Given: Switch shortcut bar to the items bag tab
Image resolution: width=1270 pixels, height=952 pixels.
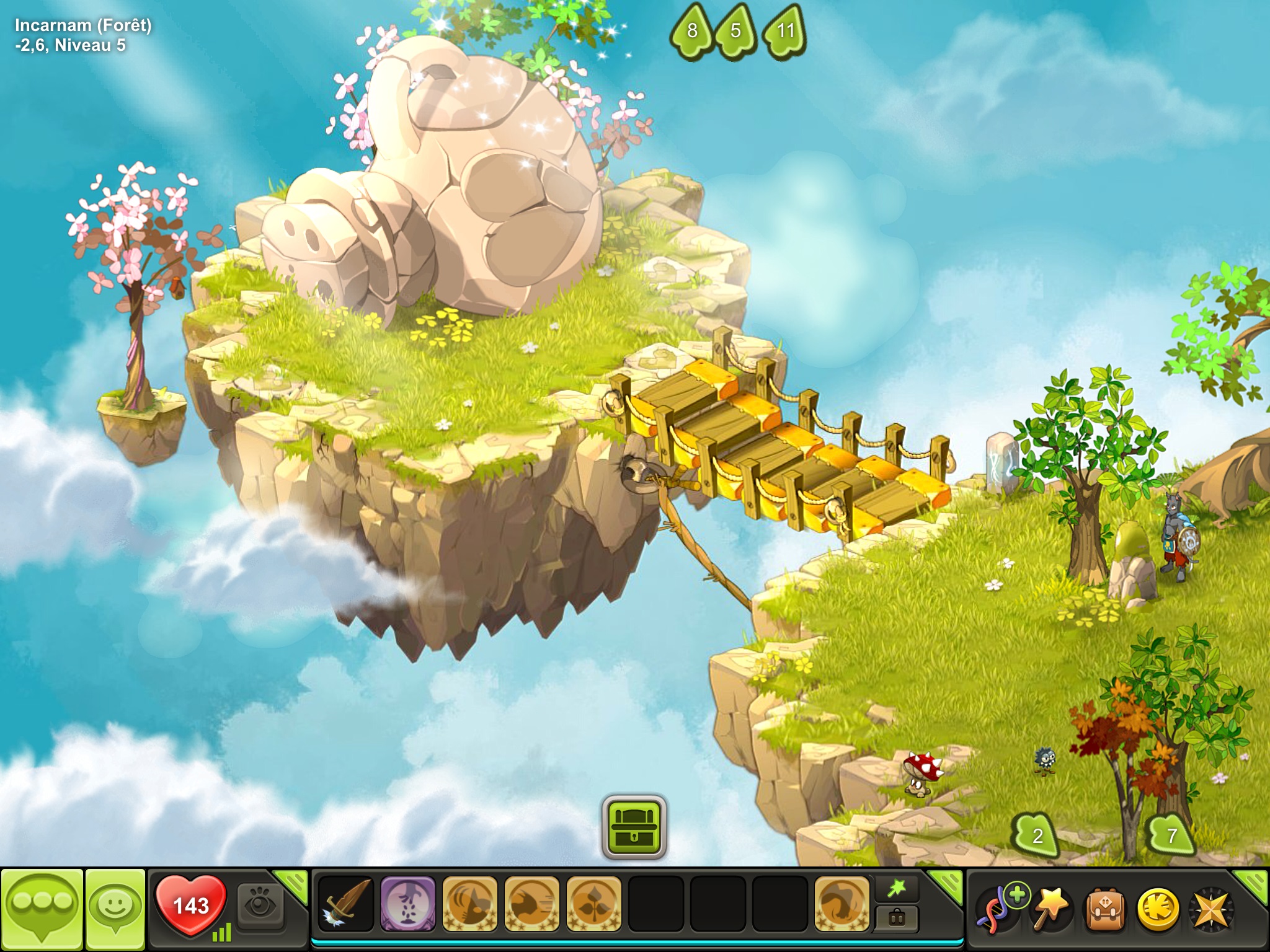Looking at the screenshot, I should pos(897,919).
